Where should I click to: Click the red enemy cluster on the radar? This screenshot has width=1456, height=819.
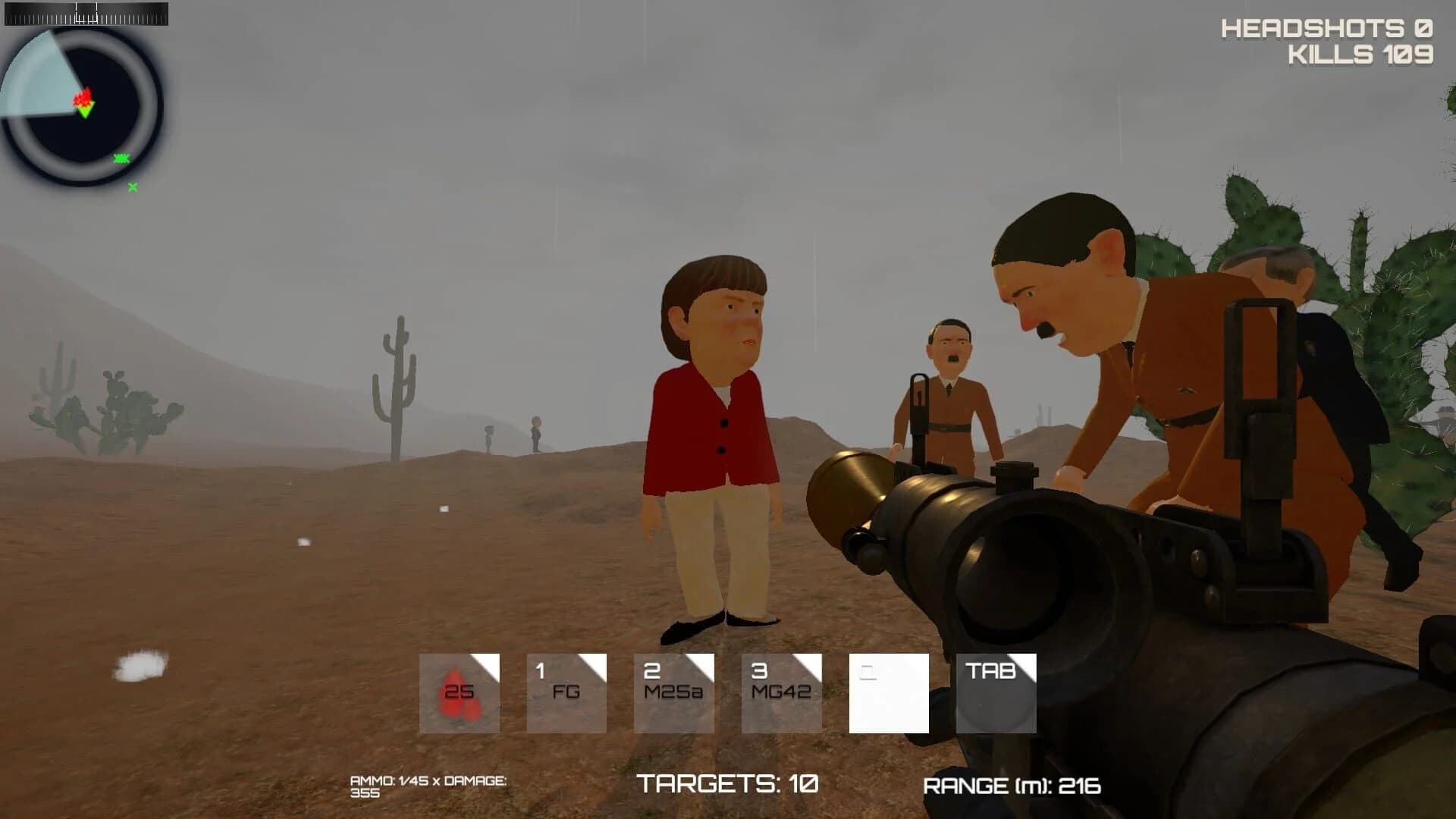pos(83,99)
